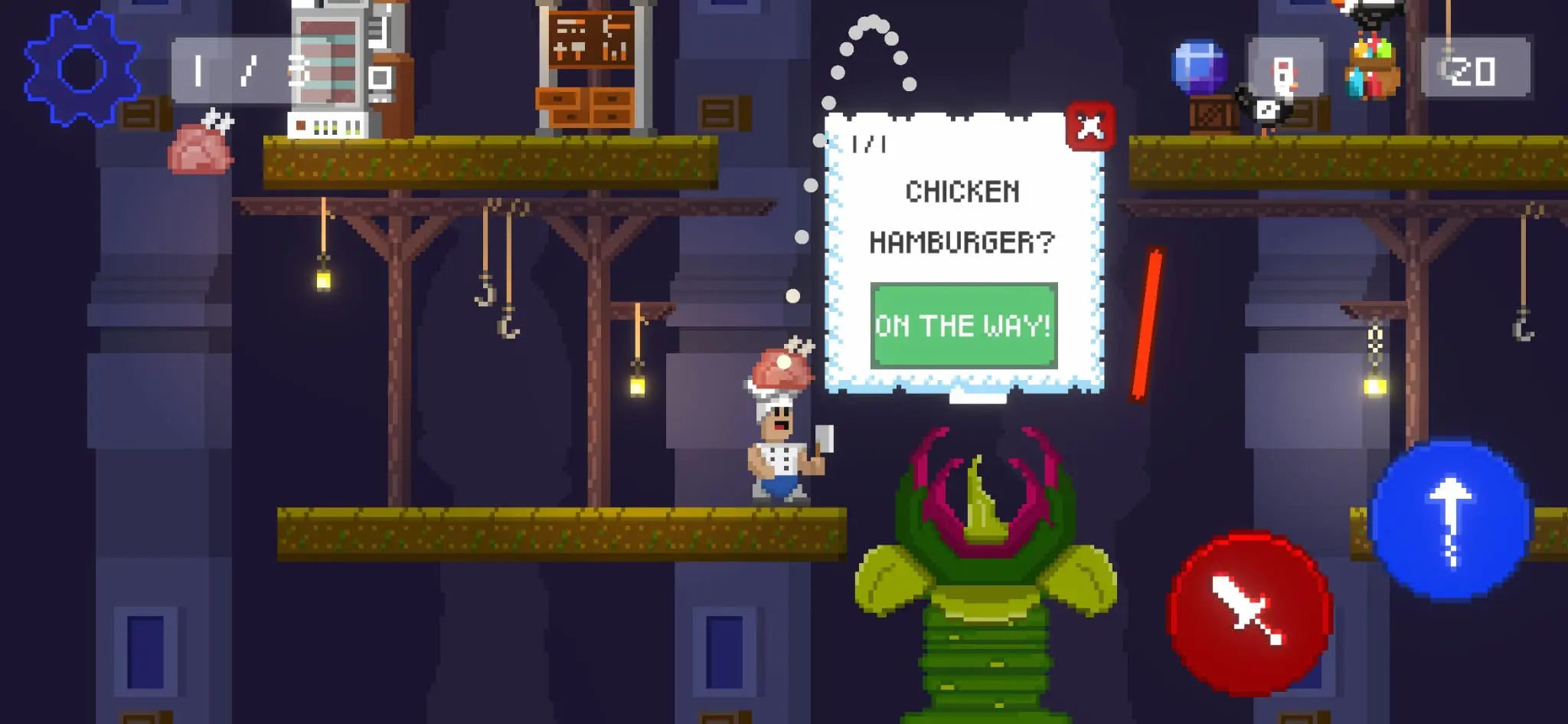Accept the CHICKEN HAMBURGER request

click(x=963, y=324)
